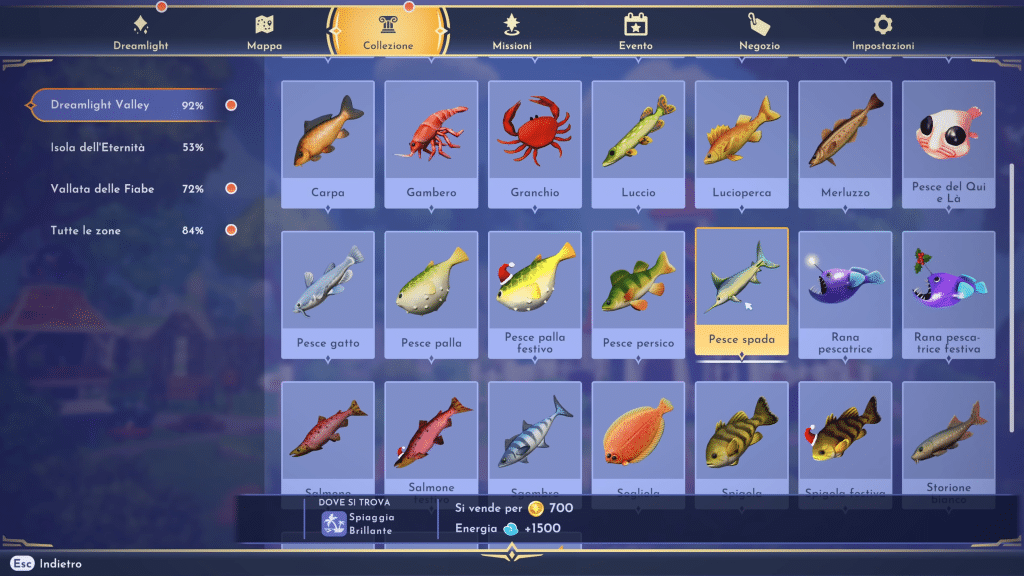This screenshot has height=576, width=1024.
Task: Select the Pesce del Qui e Là card
Action: click(x=948, y=143)
